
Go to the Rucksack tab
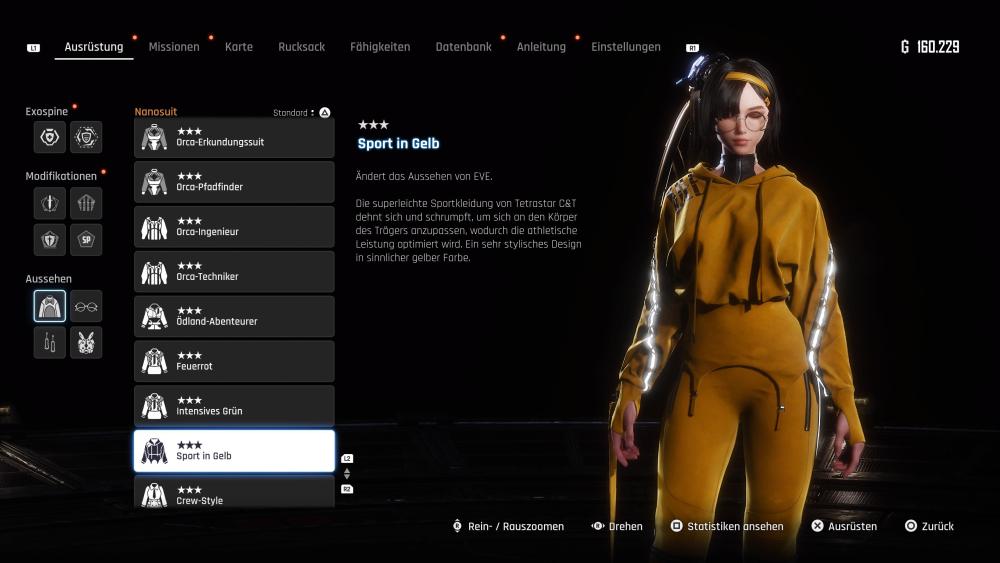[x=301, y=47]
